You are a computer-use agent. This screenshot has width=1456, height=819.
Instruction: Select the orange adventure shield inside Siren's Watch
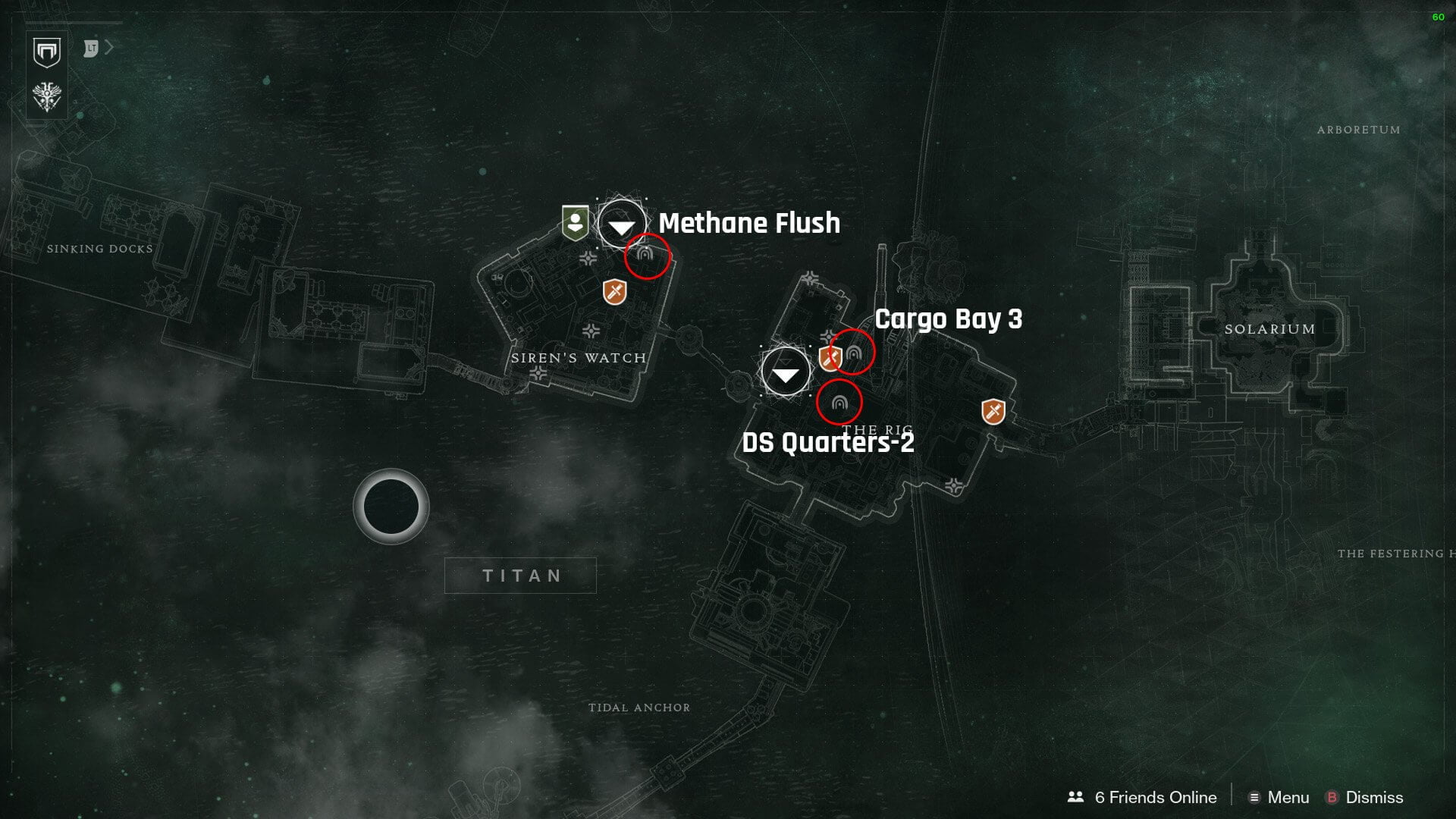pyautogui.click(x=615, y=291)
